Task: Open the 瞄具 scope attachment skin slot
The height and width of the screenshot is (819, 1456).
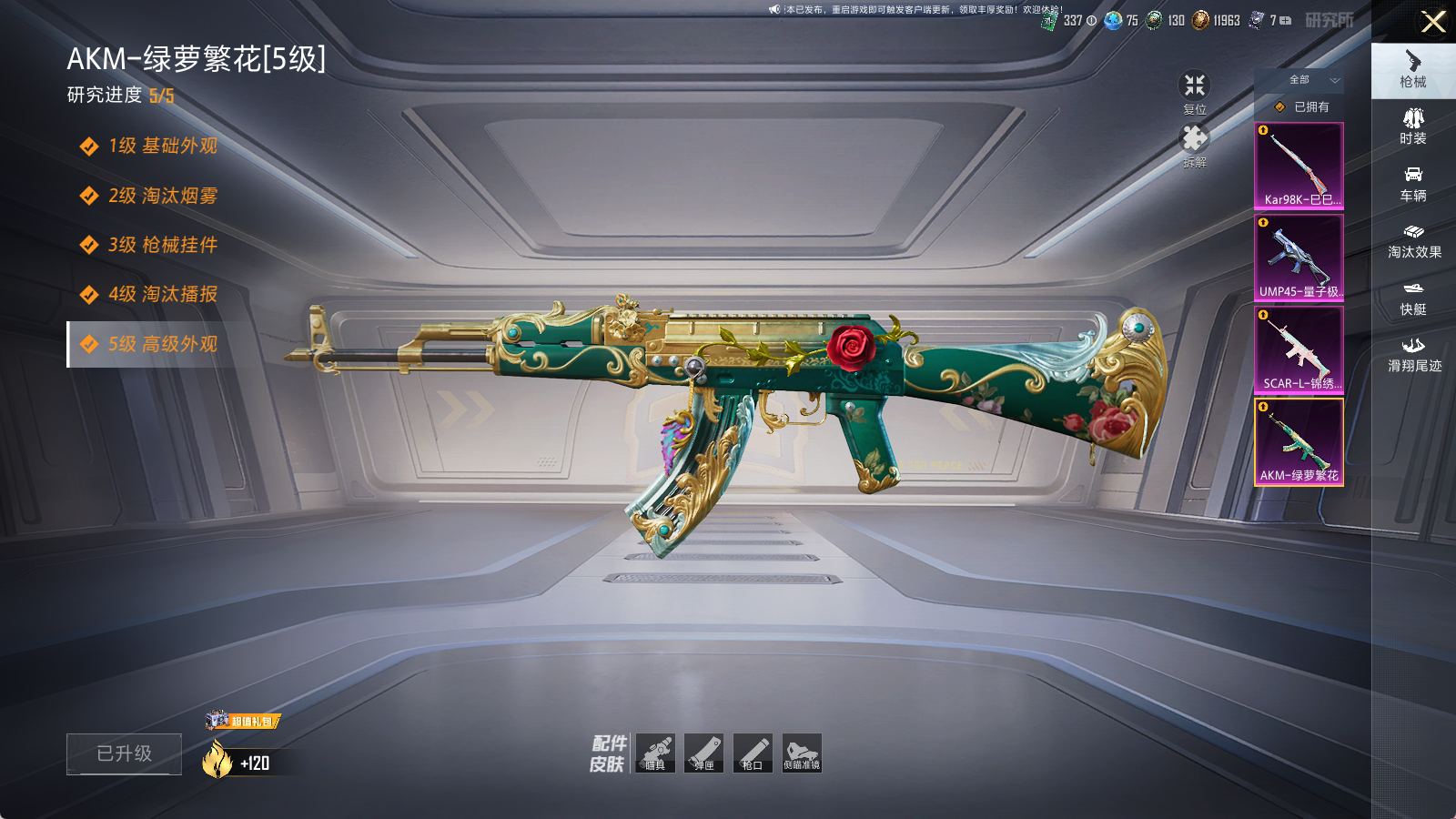Action: (x=655, y=753)
